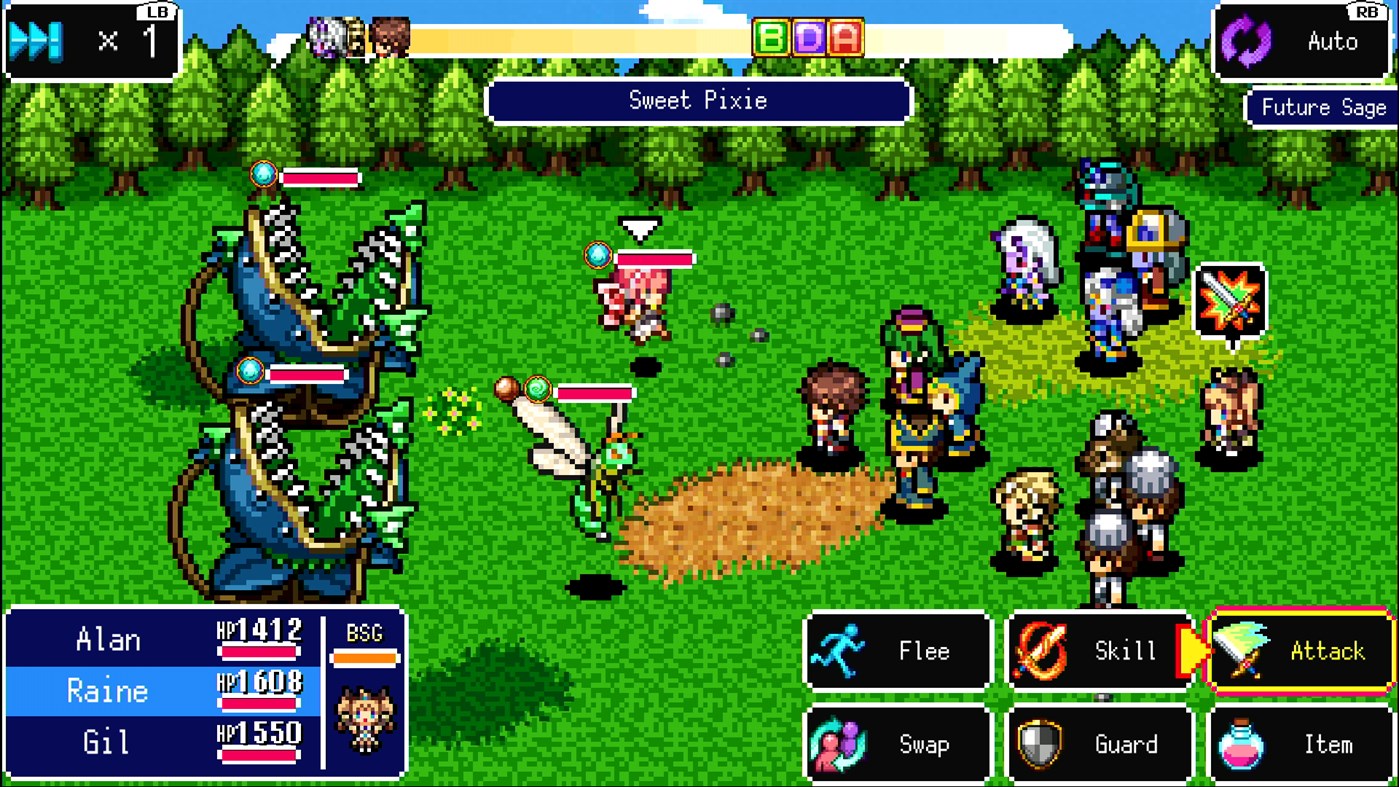The image size is (1399, 787).
Task: Choose Swap from the command menu
Action: (897, 744)
